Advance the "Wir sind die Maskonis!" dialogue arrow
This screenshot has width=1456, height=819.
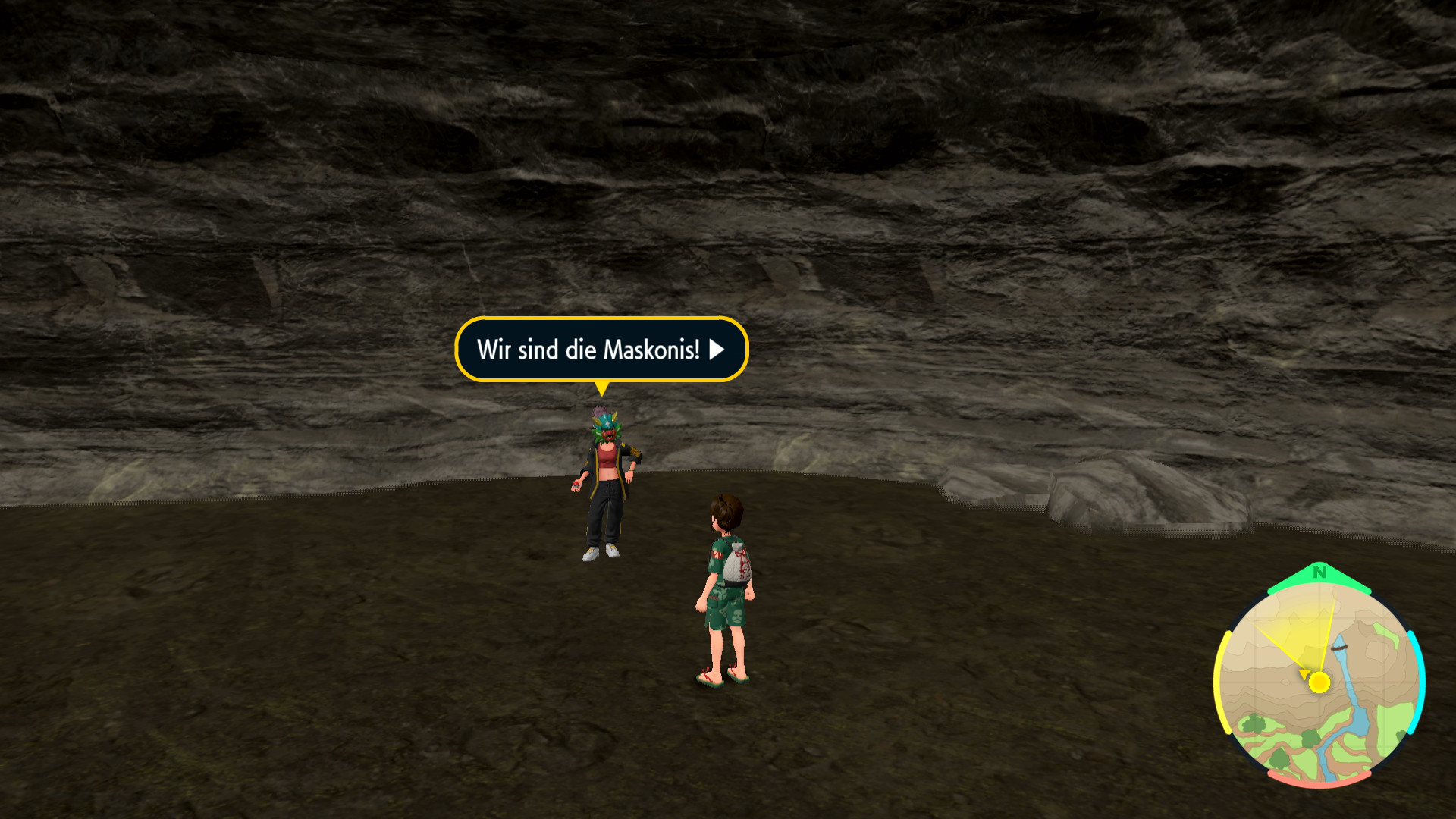pos(717,350)
